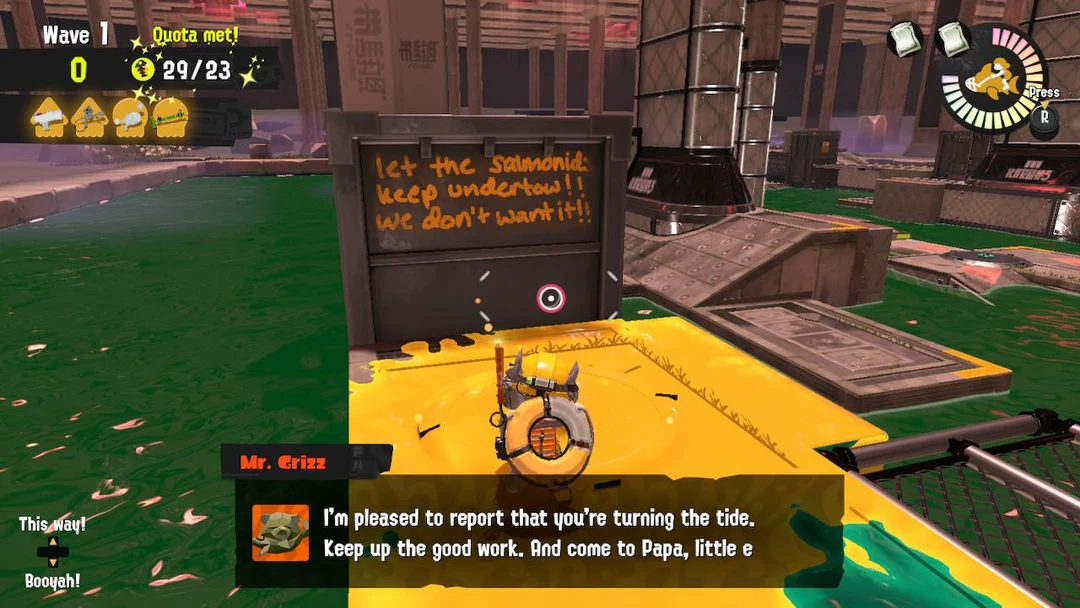This screenshot has height=608, width=1080.
Task: Choose the "This way!" signal
Action: click(x=52, y=525)
